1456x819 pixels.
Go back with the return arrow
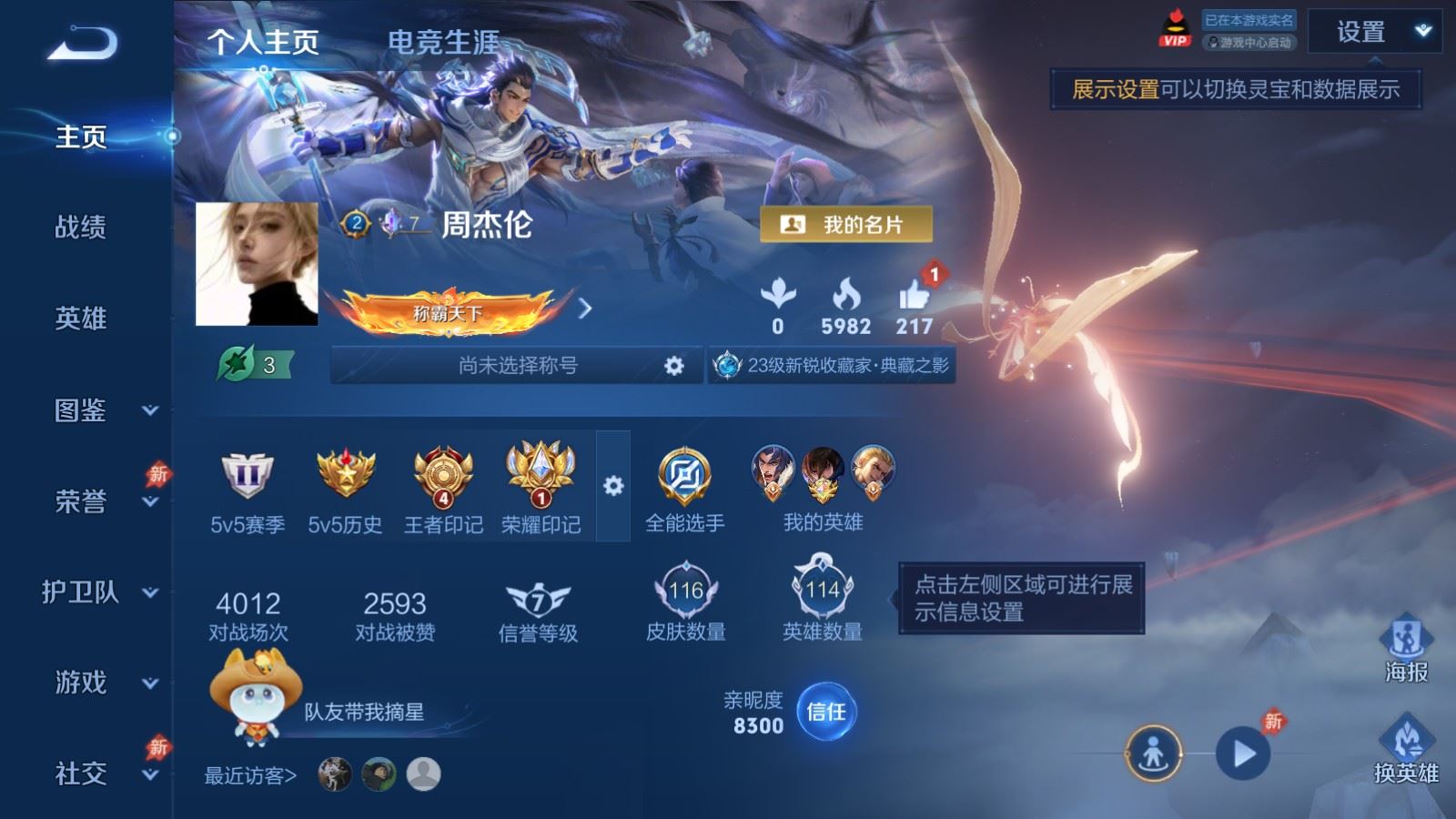(82, 43)
